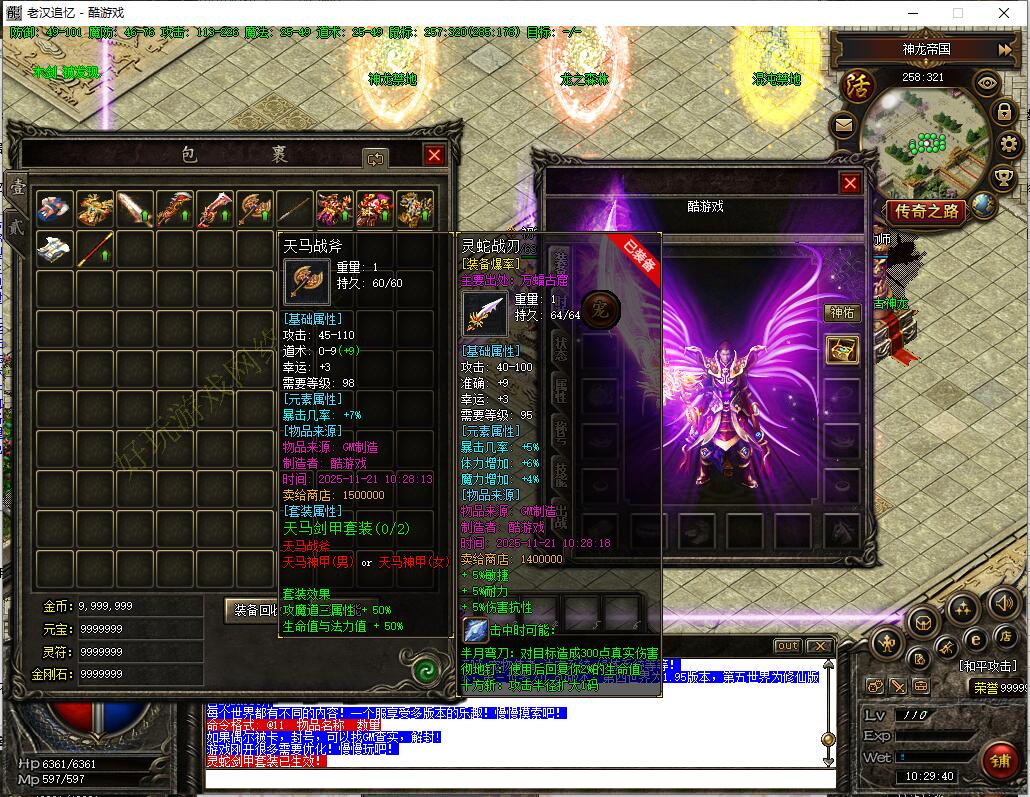Open the world globe map icon
1030x797 pixels.
[x=983, y=206]
